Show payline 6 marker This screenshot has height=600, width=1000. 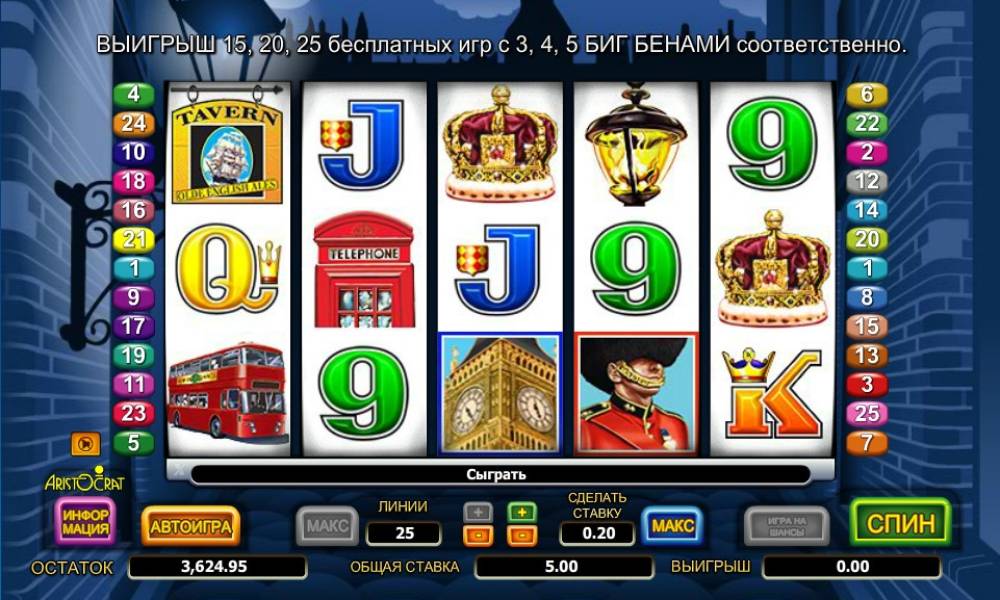(x=867, y=95)
